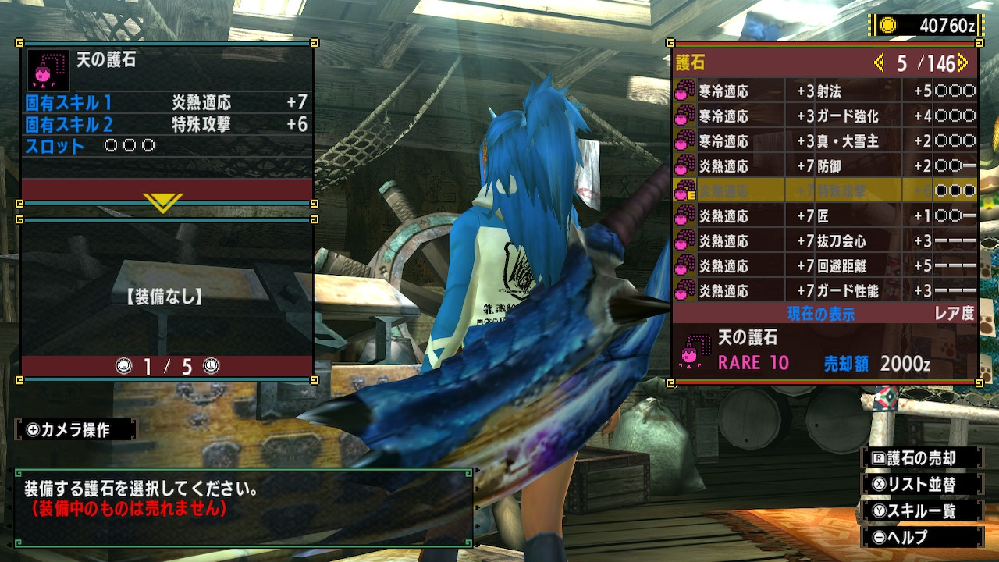Expand the yellow down arrow under 天の護石

pos(164,203)
